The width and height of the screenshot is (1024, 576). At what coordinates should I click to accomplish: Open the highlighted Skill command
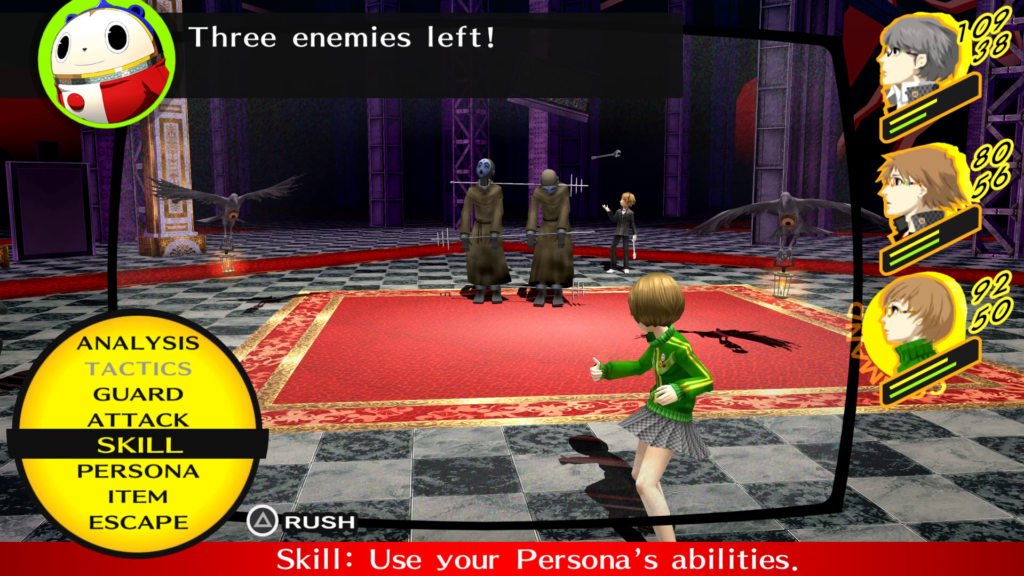pos(138,445)
